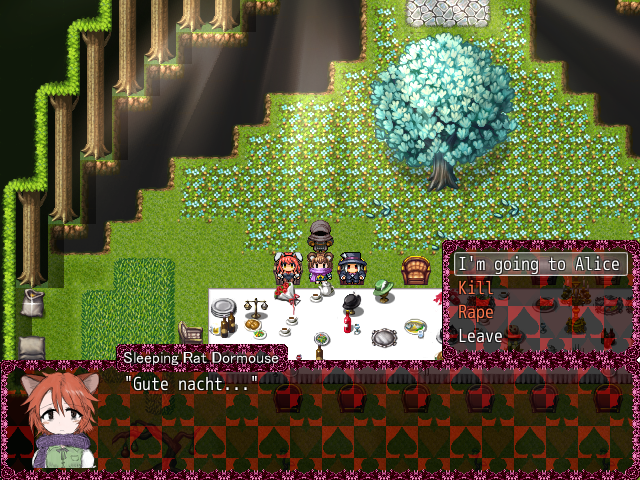Pick "Leave" from the choice list
The width and height of the screenshot is (640, 480).
point(480,336)
